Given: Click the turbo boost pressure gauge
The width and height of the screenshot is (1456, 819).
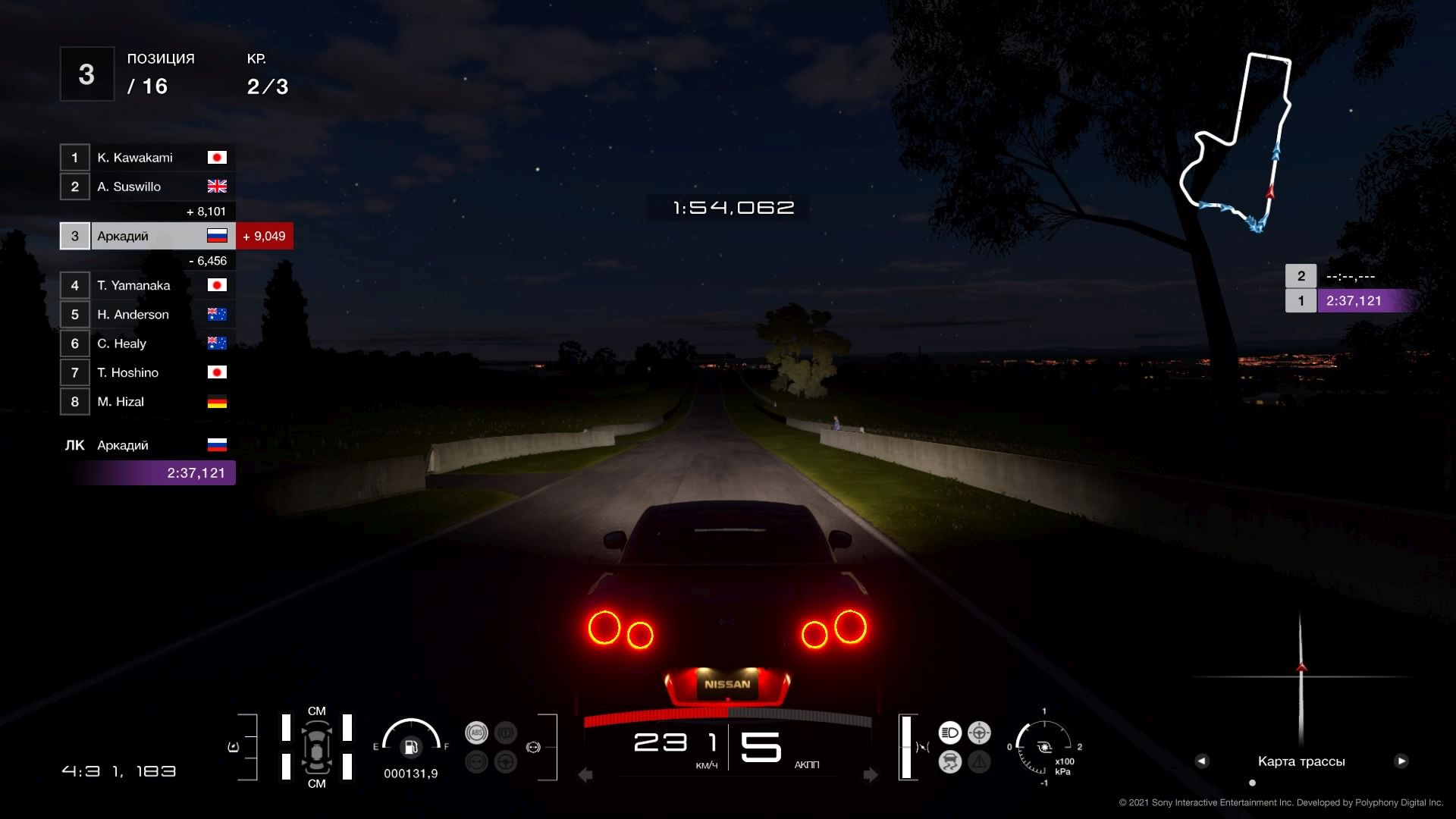Looking at the screenshot, I should (1044, 747).
